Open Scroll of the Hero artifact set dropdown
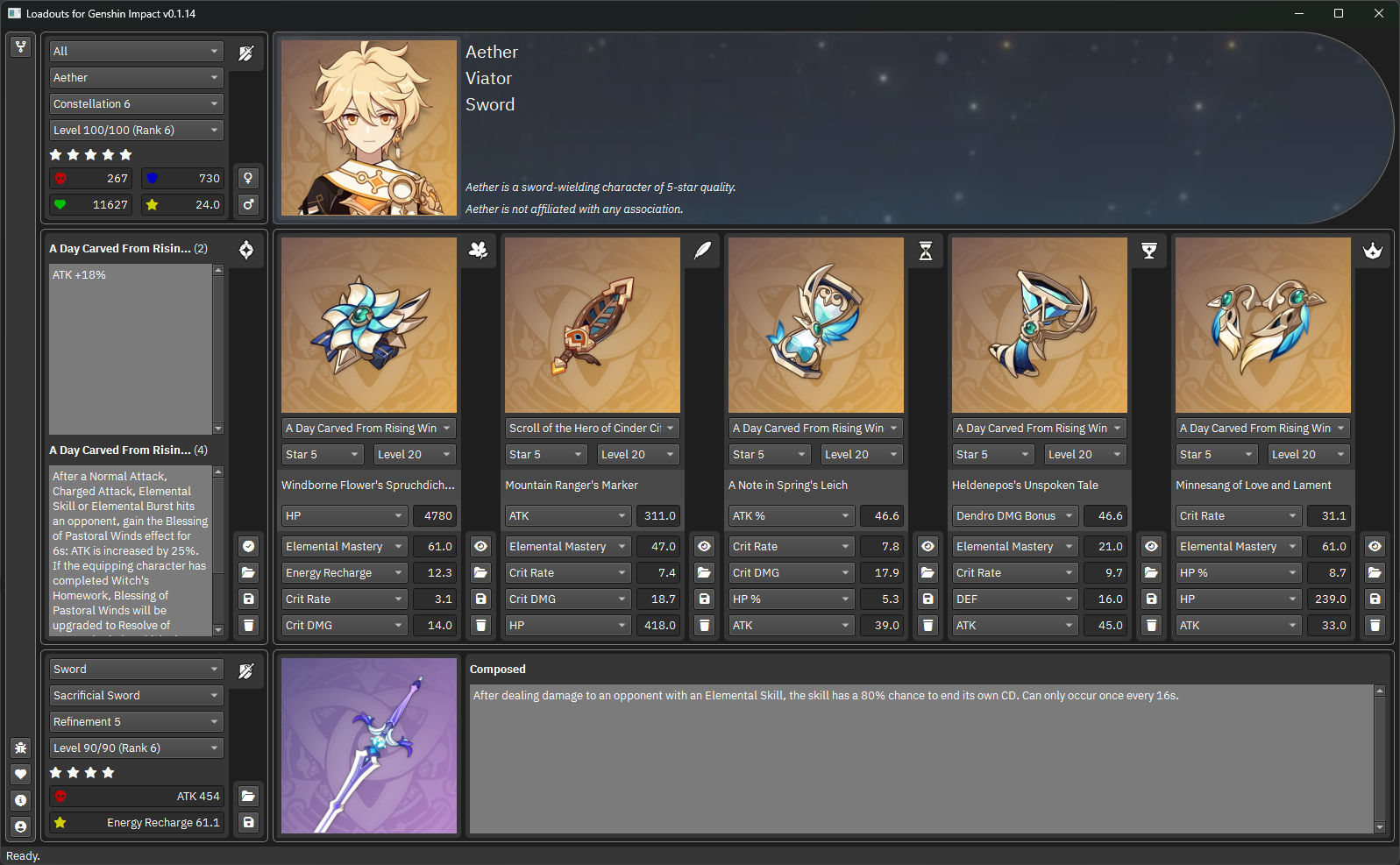1400x865 pixels. [x=592, y=429]
